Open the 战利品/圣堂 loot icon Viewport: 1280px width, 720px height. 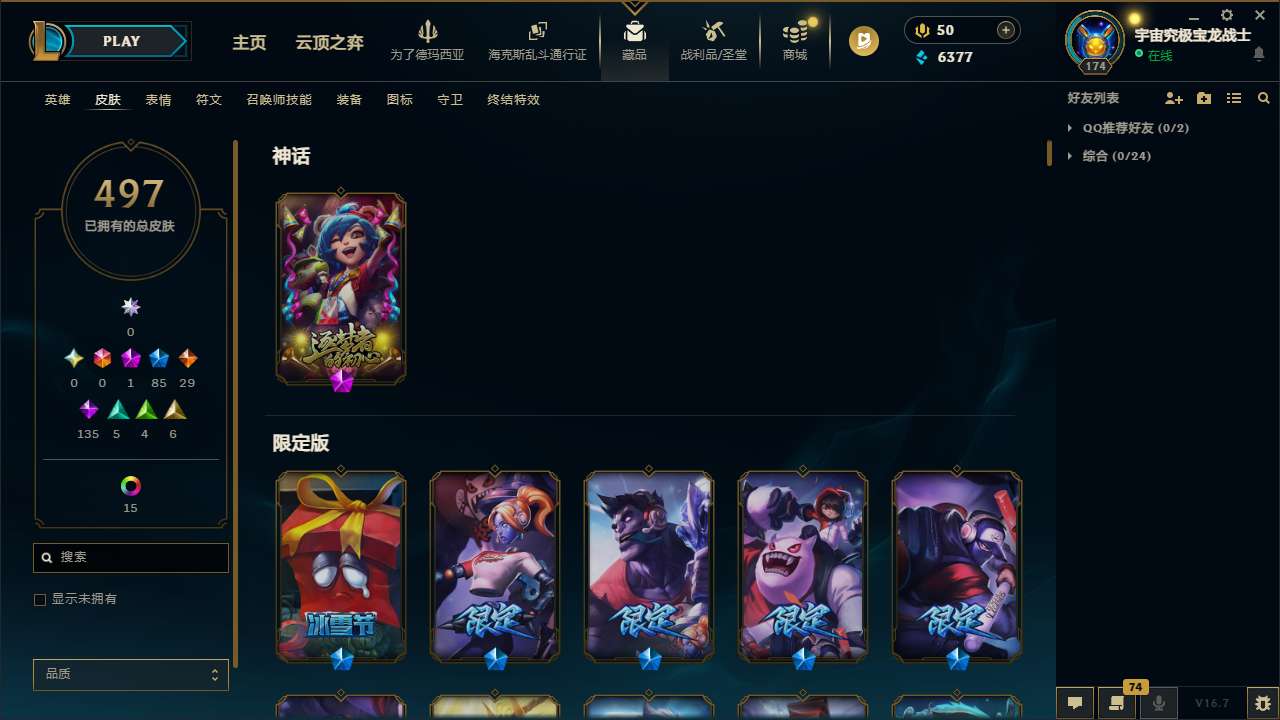pos(714,40)
